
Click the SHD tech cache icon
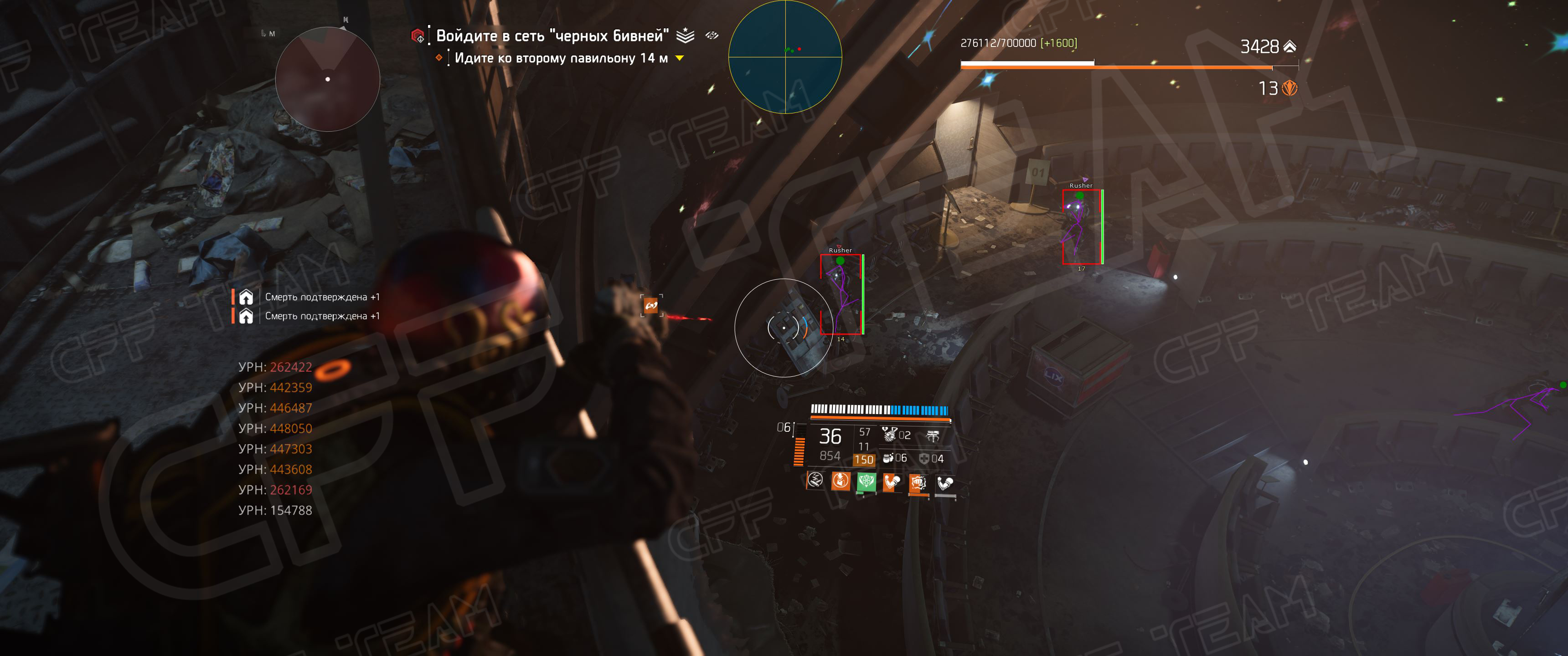1289,89
